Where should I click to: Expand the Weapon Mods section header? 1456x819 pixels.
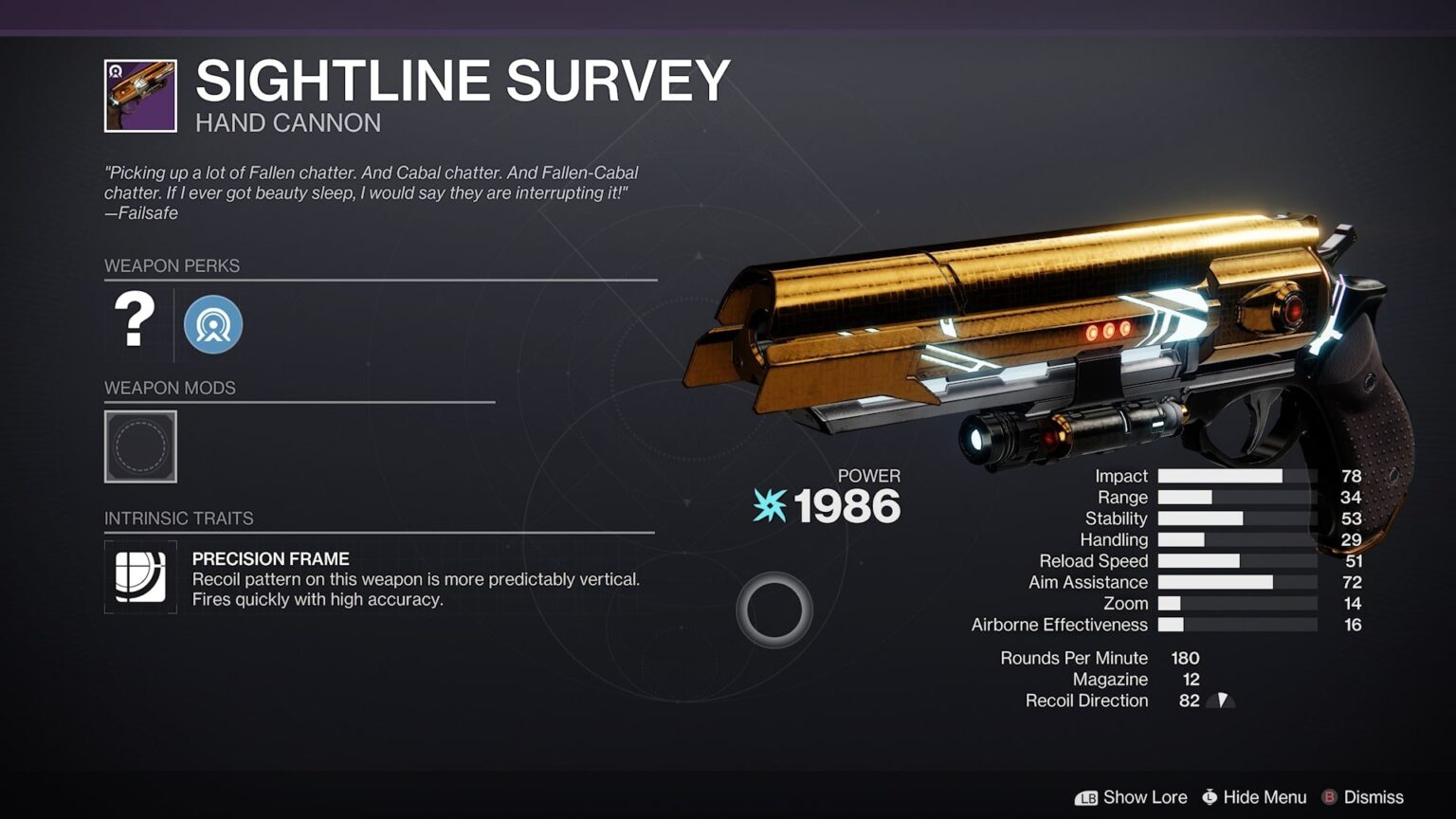[x=171, y=388]
